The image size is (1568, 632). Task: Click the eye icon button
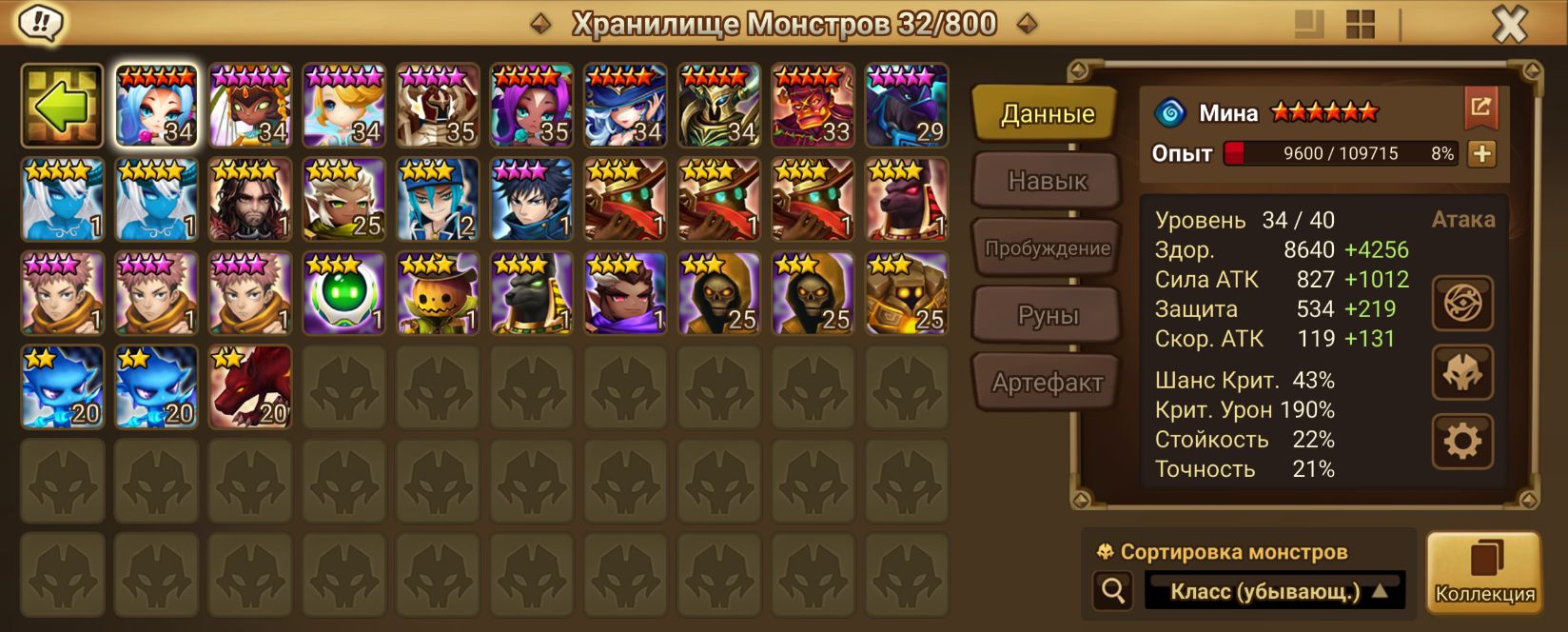pos(1462,304)
